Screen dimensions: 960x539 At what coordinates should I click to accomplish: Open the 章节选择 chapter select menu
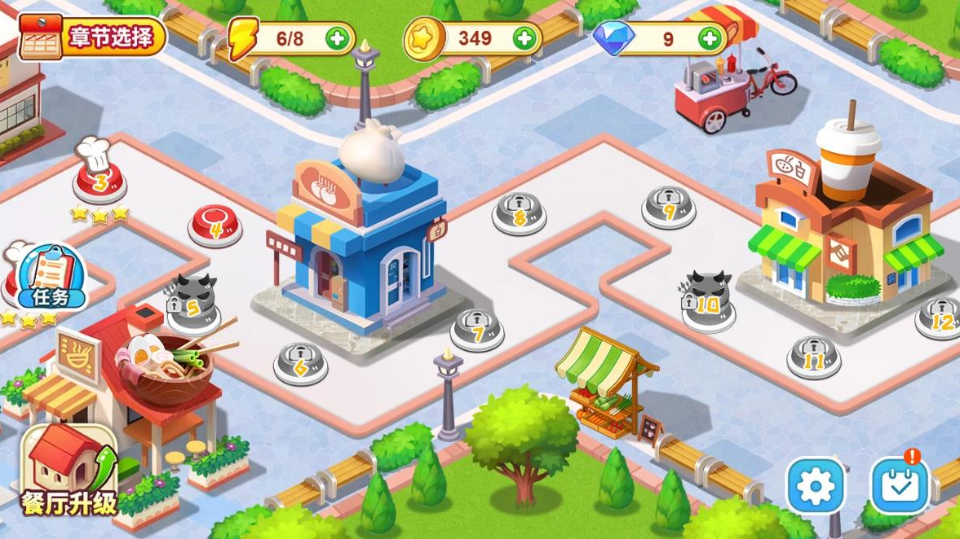click(x=92, y=38)
